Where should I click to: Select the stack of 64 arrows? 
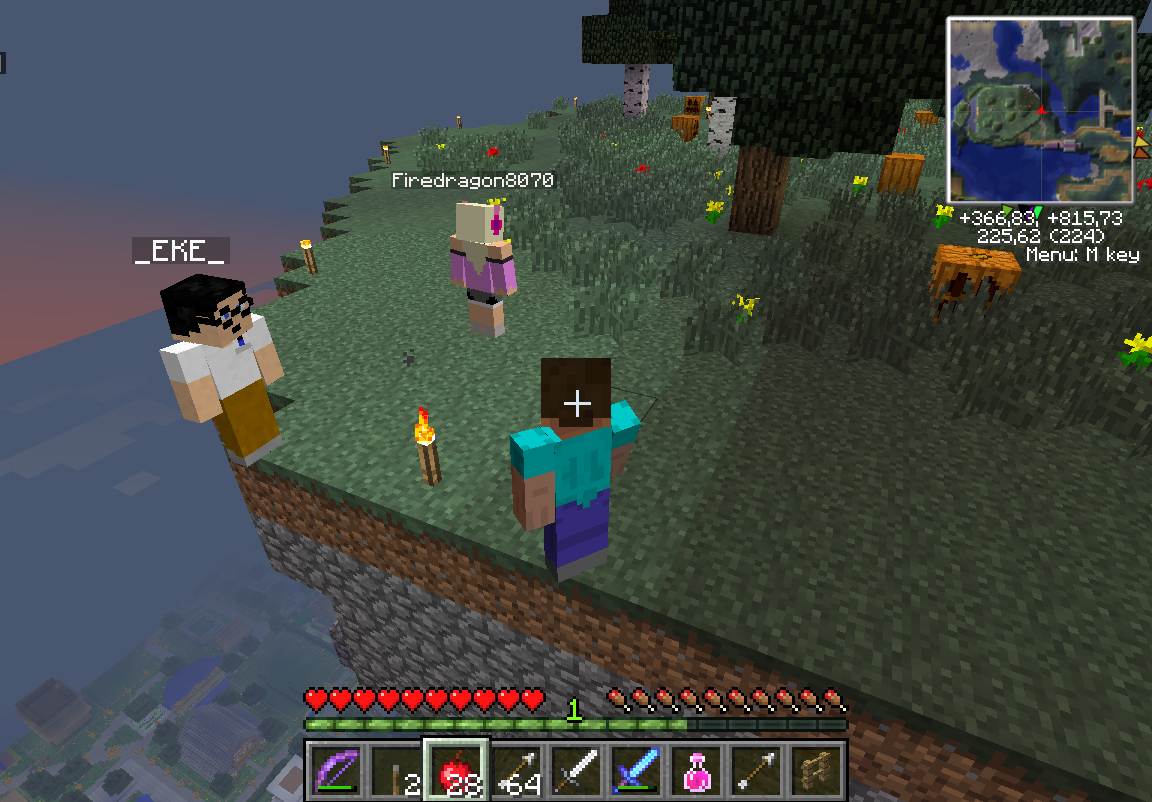(x=516, y=771)
